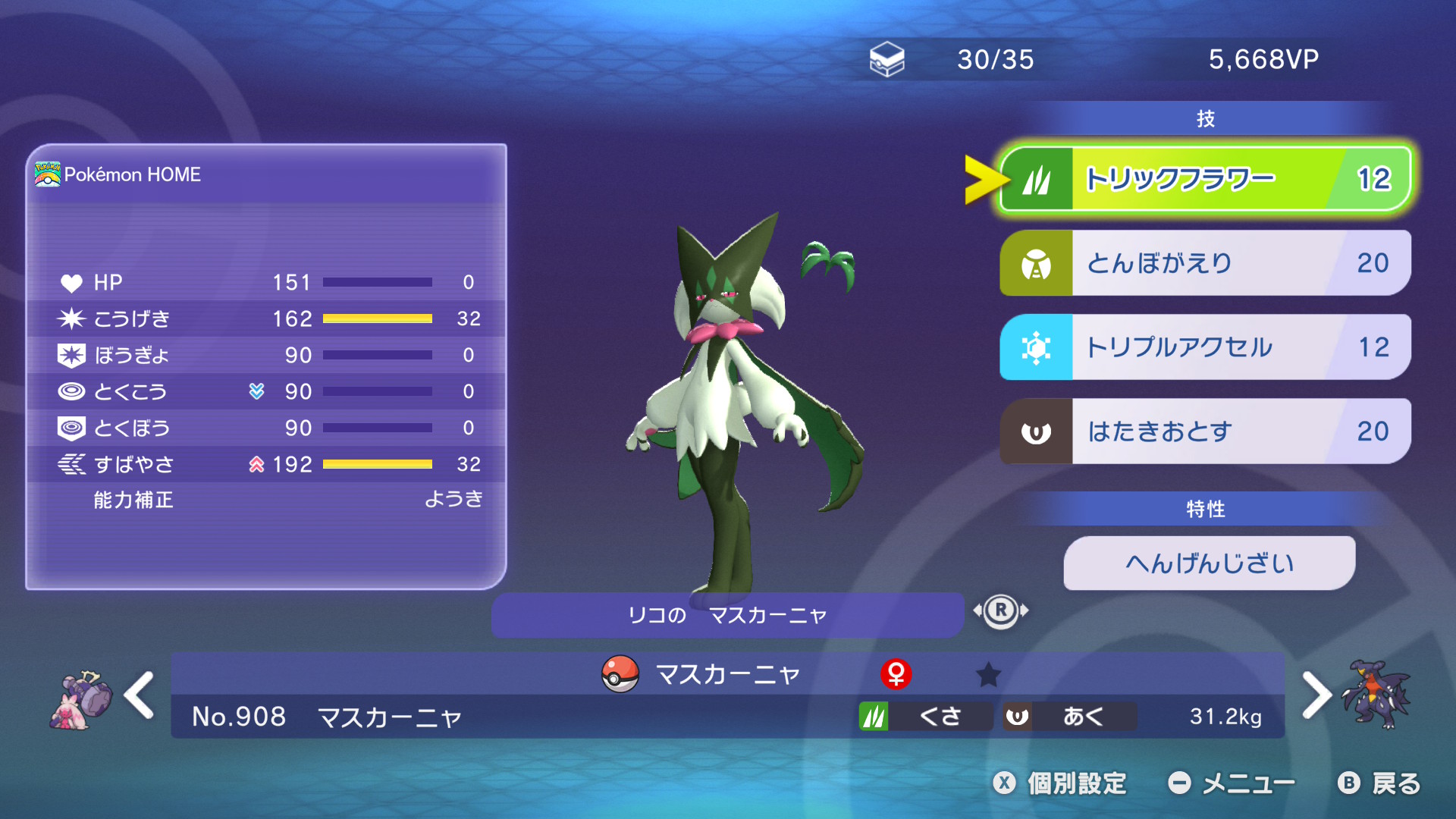Choose the とんぼがえり move
This screenshot has height=819, width=1456.
(x=1206, y=263)
